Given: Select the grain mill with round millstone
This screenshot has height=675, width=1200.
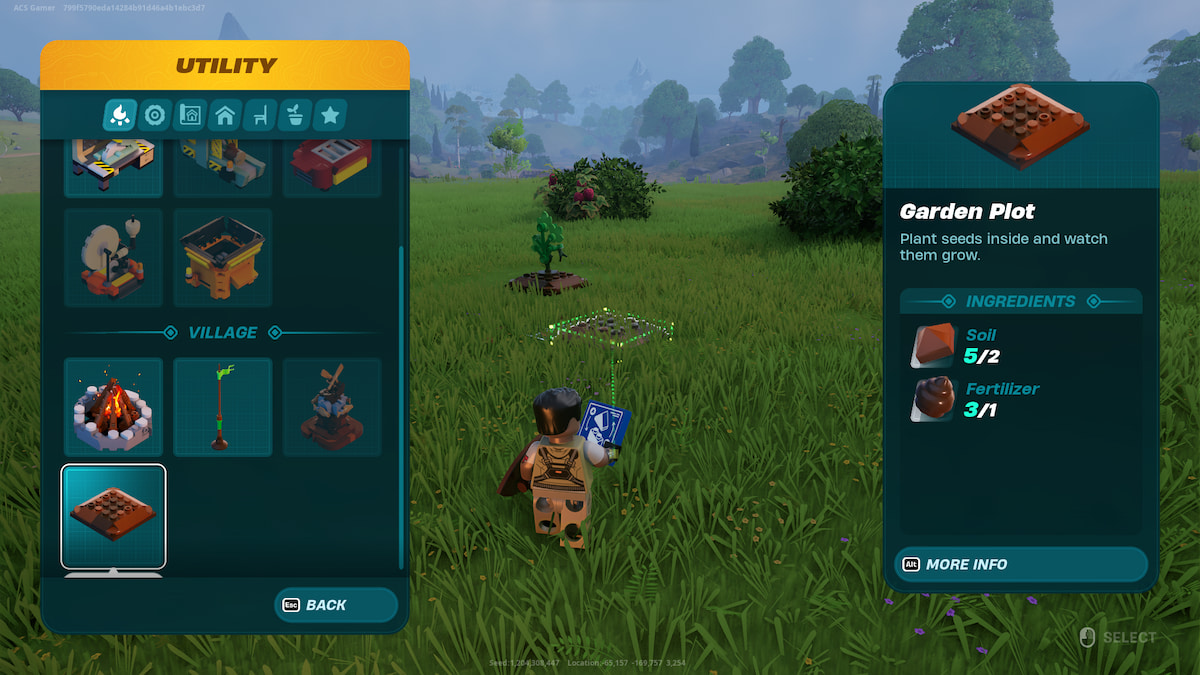Looking at the screenshot, I should [113, 257].
